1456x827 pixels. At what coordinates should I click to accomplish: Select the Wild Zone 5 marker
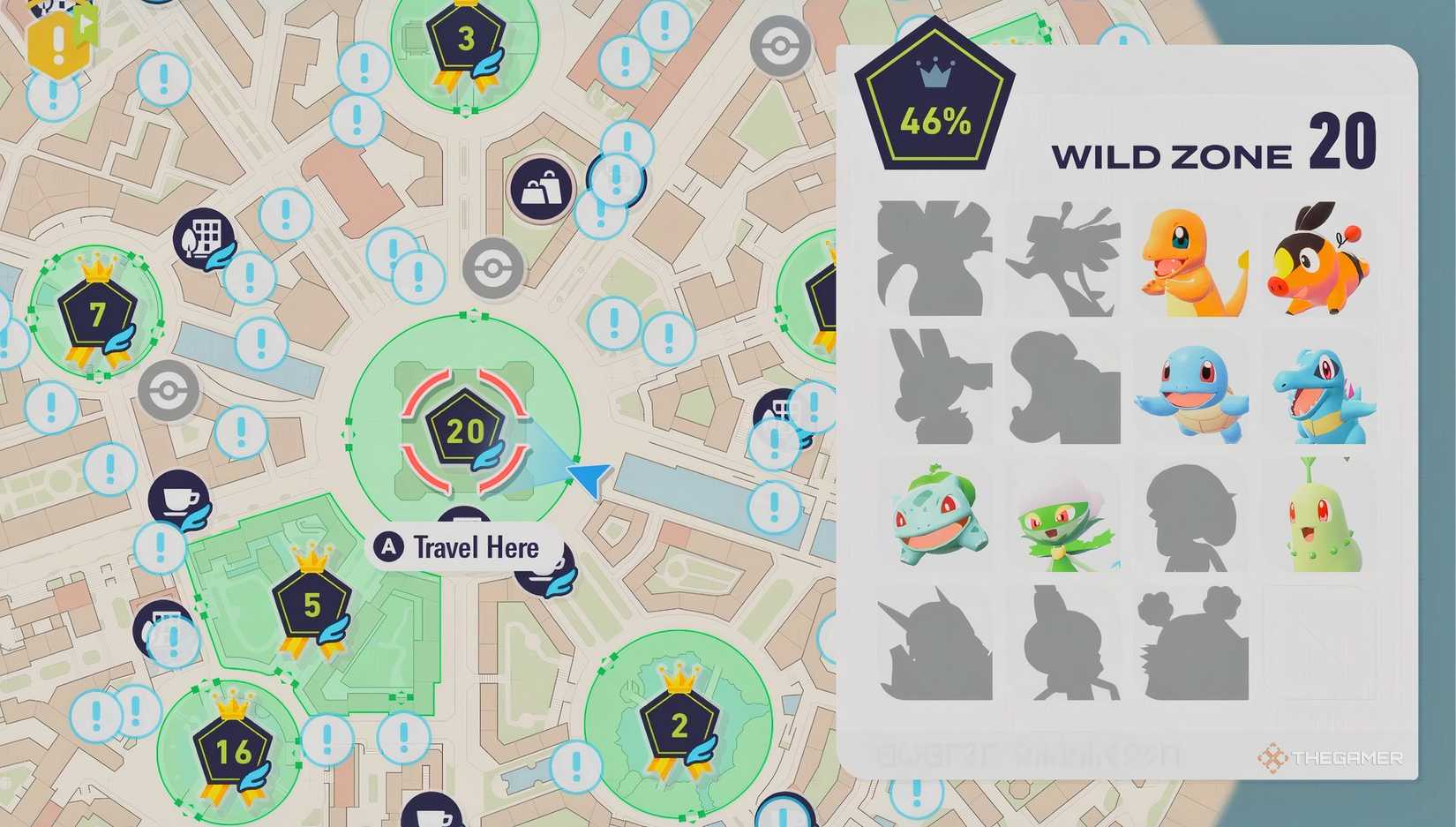click(x=311, y=605)
